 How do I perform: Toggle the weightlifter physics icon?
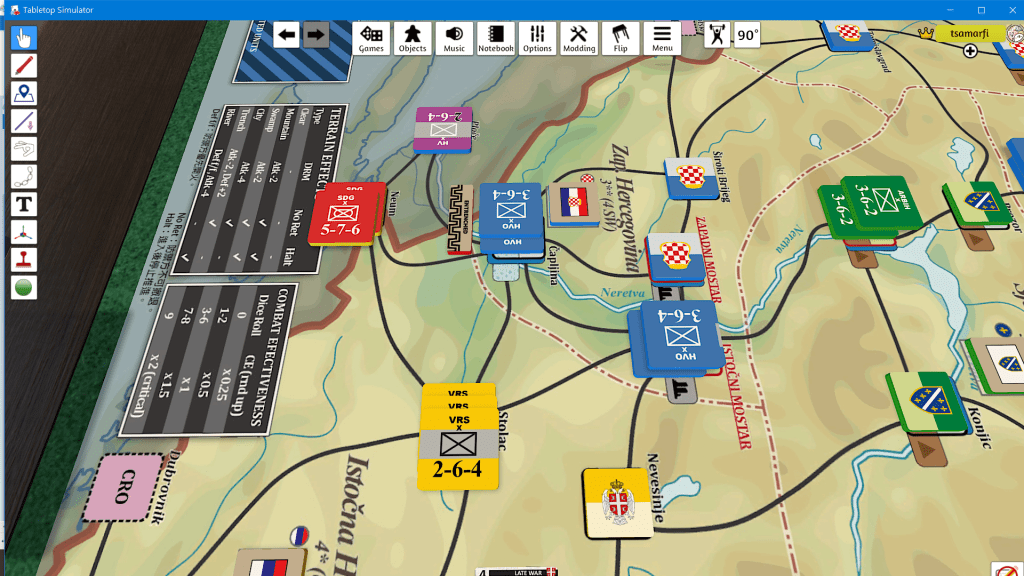(x=717, y=35)
